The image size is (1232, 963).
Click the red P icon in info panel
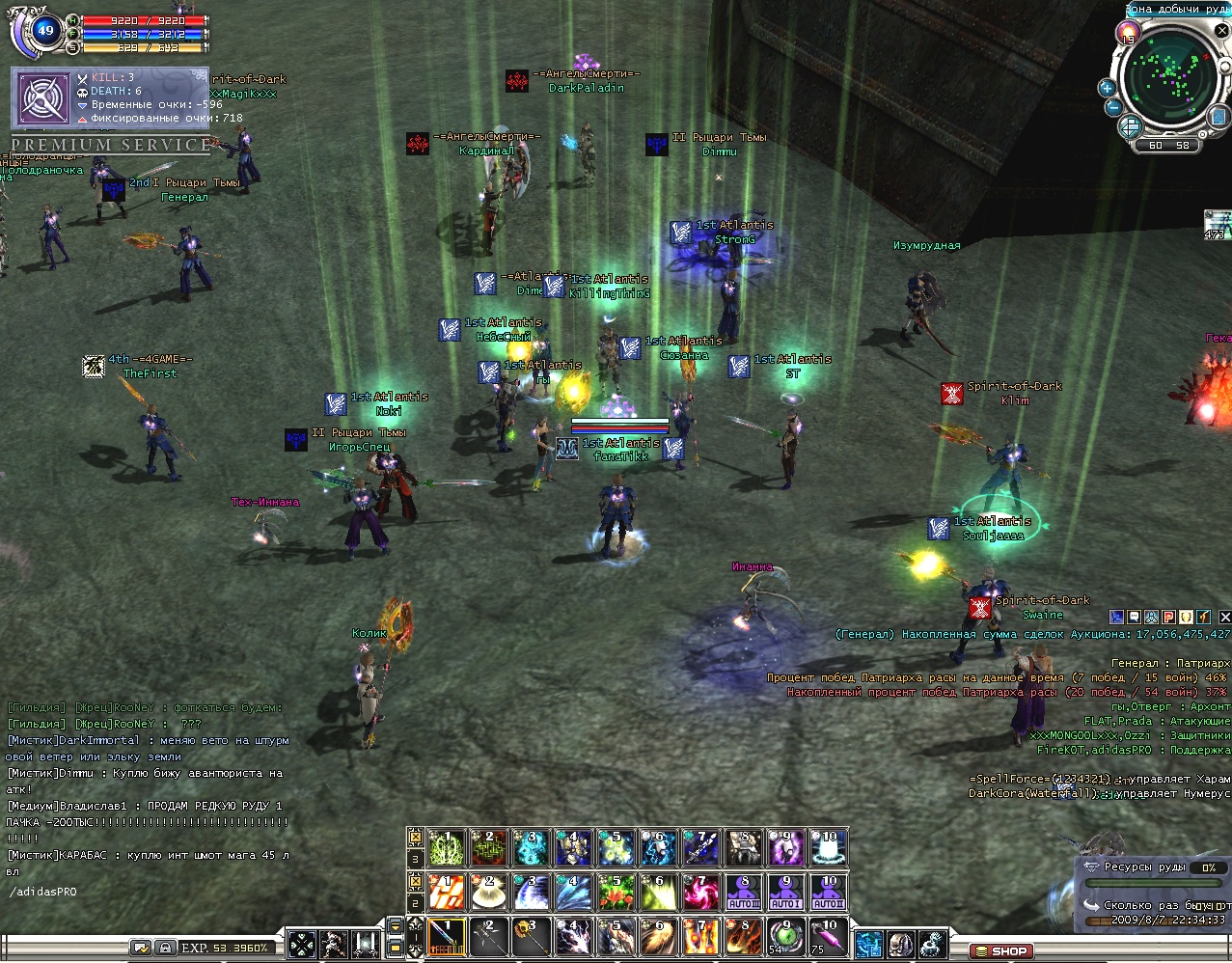point(1168,617)
